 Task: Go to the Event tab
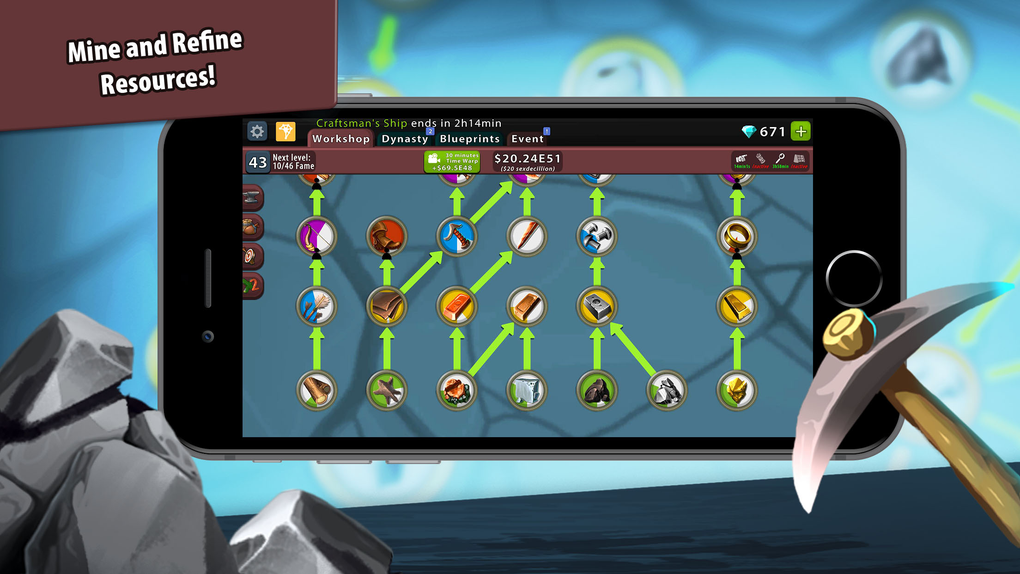click(x=527, y=139)
